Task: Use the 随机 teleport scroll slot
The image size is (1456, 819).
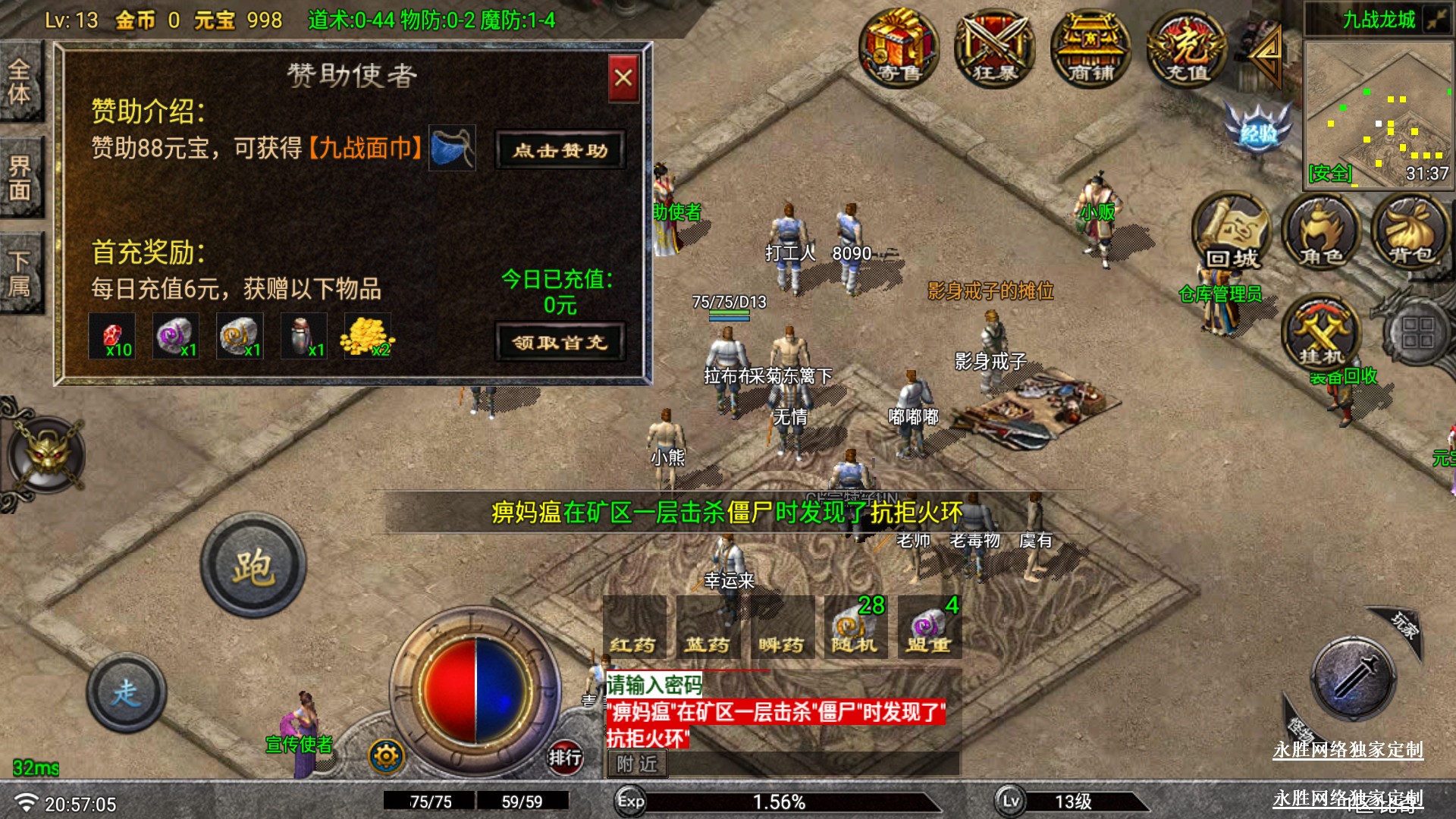Action: point(855,628)
